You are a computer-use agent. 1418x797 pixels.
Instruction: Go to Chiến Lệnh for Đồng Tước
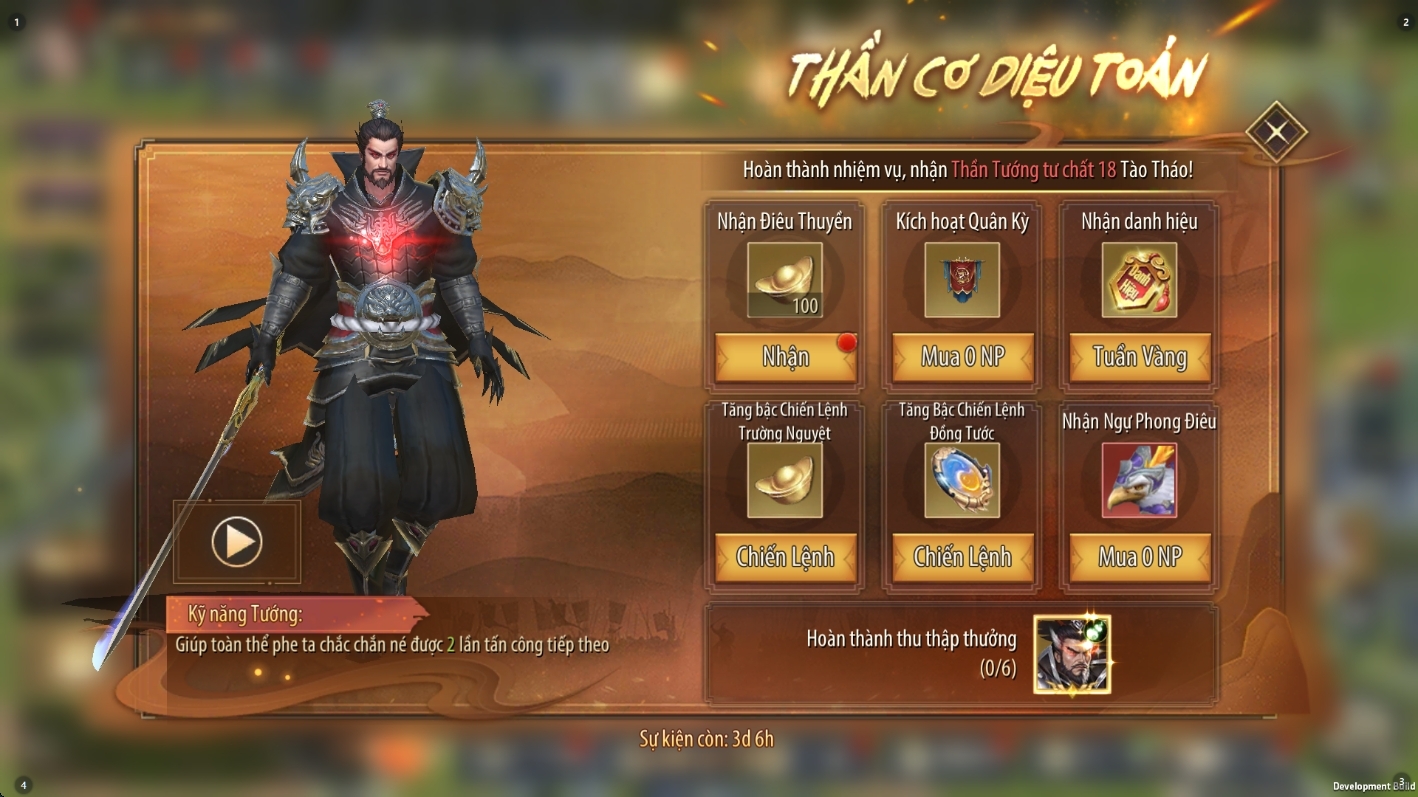[962, 557]
